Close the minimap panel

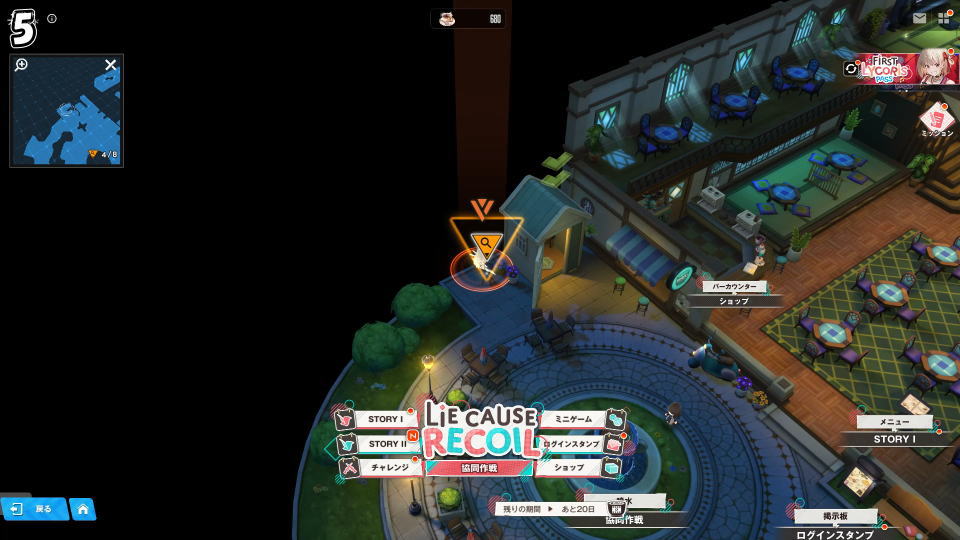110,65
